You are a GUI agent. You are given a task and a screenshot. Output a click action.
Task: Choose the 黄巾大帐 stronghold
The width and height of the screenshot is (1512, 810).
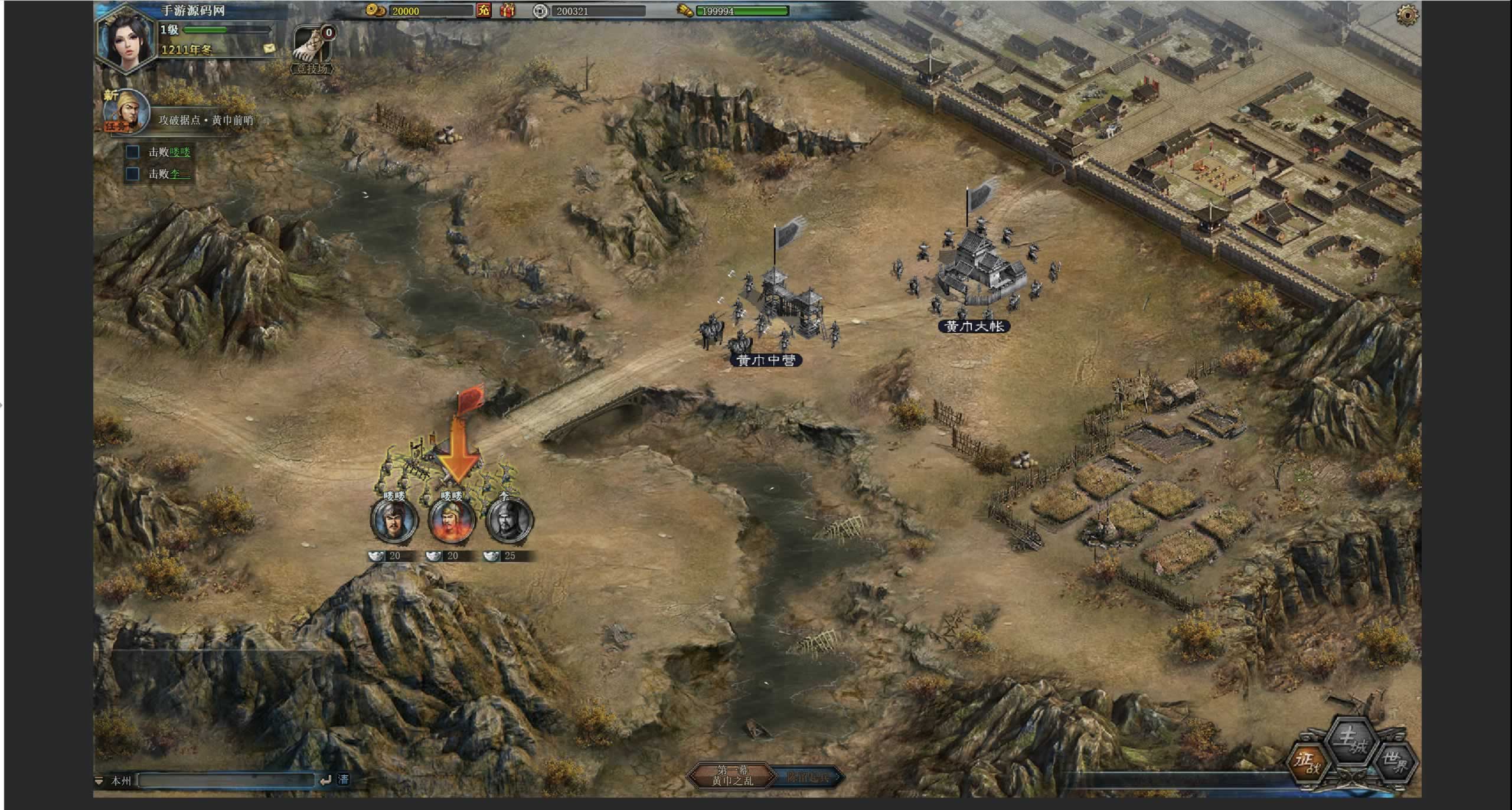click(x=974, y=326)
